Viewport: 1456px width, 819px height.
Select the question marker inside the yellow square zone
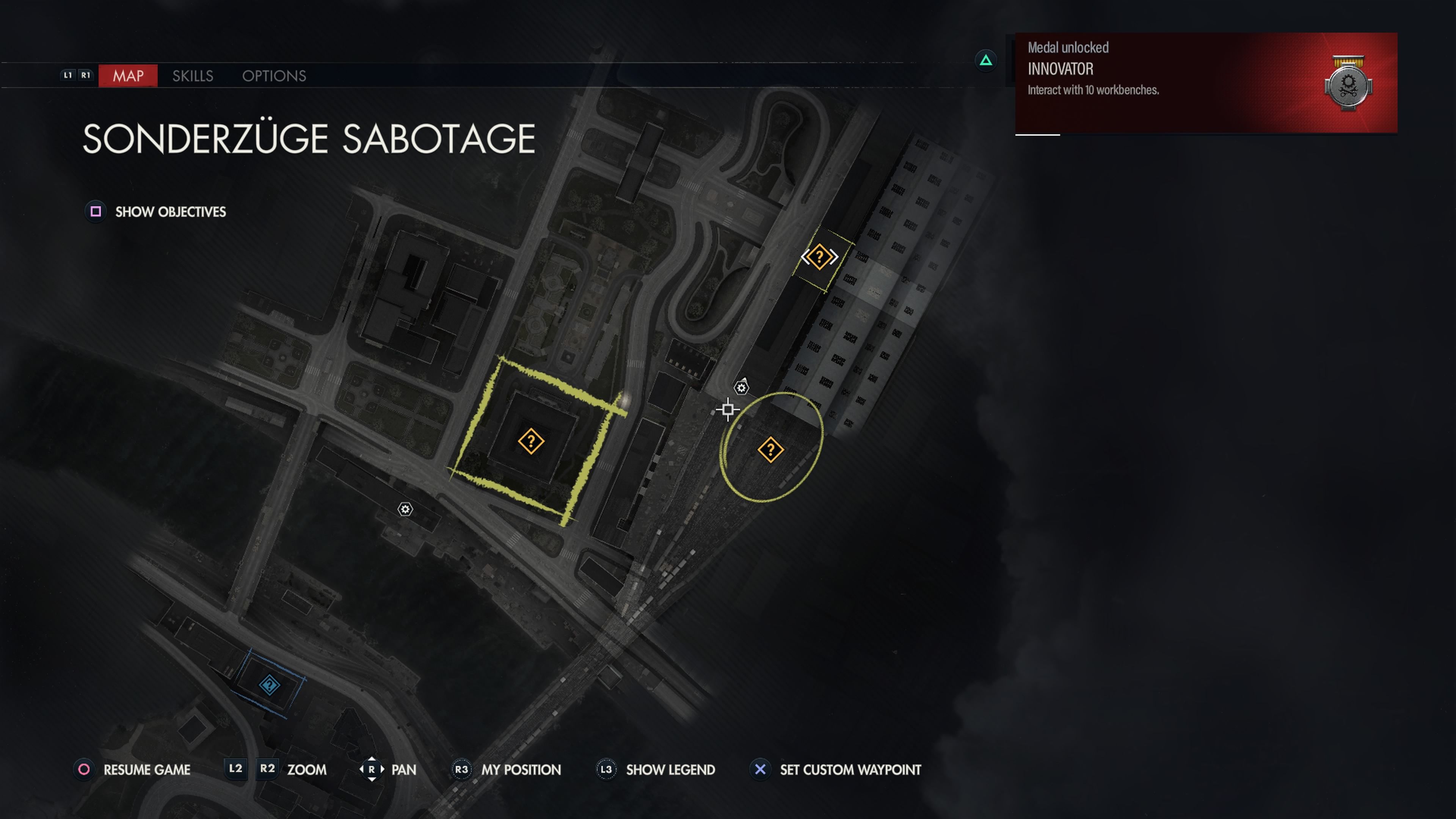[531, 441]
